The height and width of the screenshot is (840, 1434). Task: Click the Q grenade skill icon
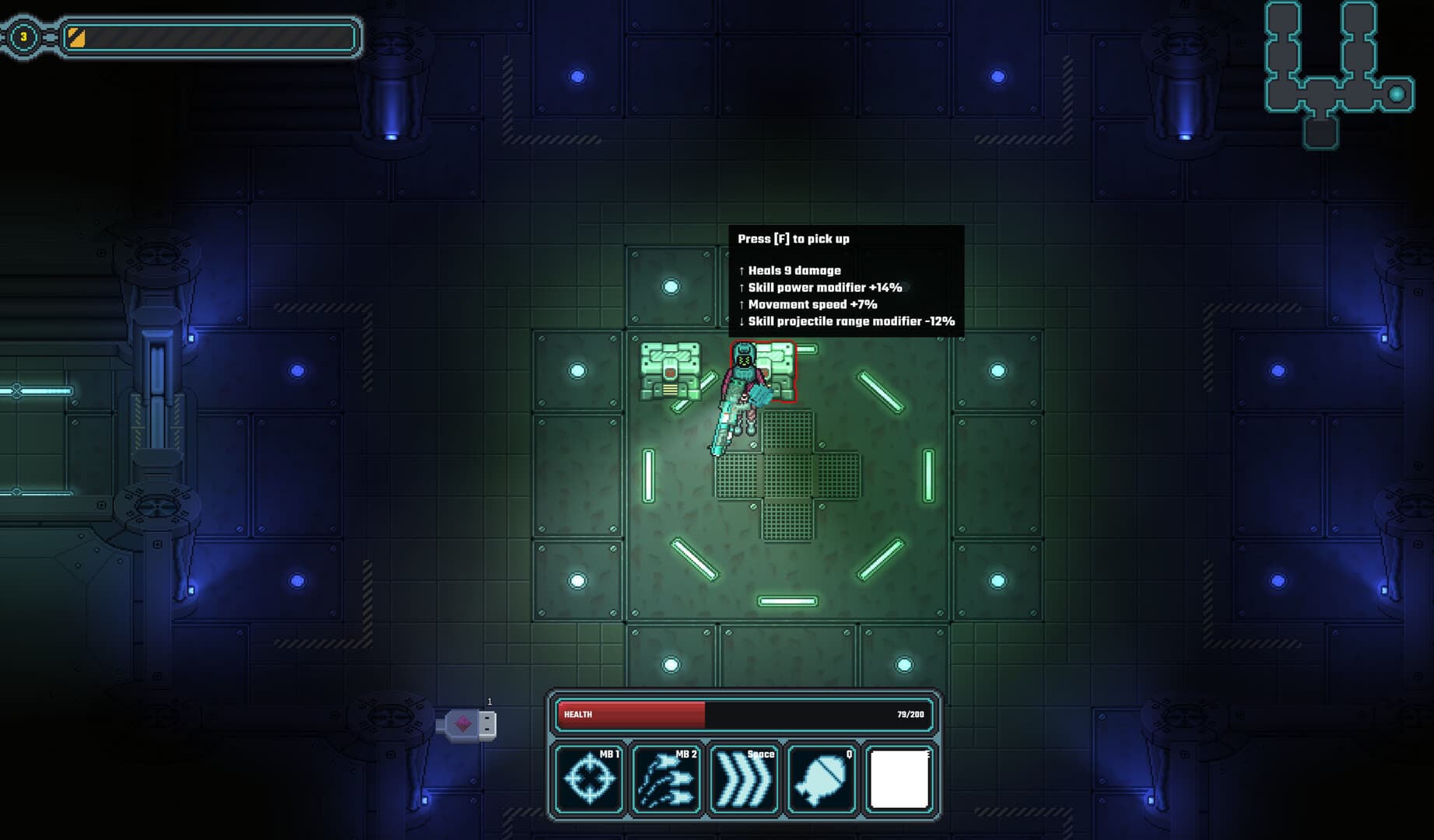[822, 779]
